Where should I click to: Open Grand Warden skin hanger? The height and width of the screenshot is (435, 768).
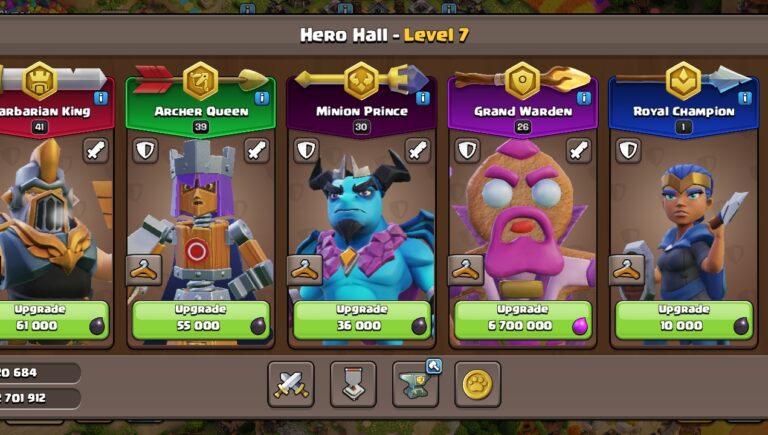465,269
